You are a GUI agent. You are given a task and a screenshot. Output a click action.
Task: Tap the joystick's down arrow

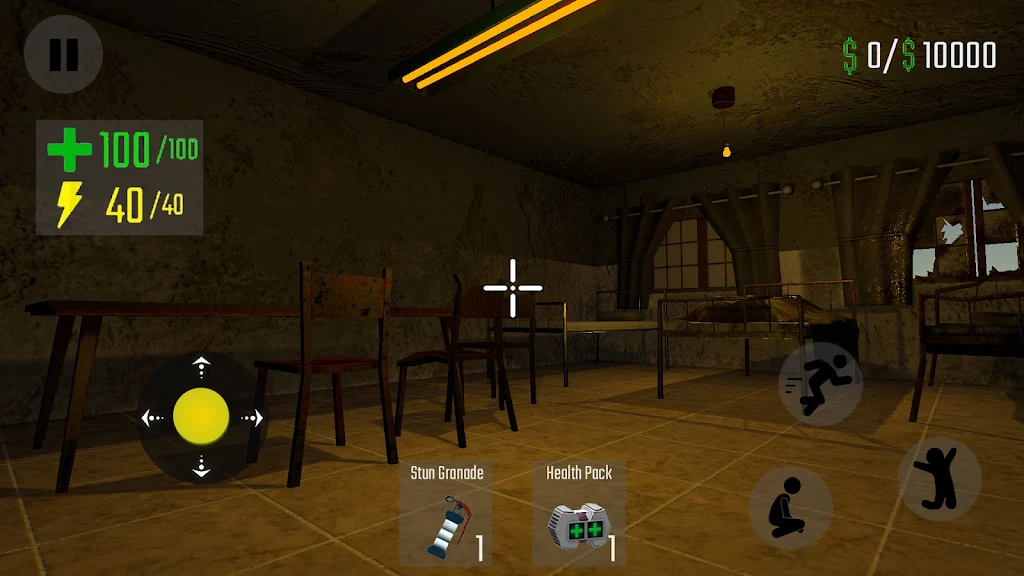[201, 467]
